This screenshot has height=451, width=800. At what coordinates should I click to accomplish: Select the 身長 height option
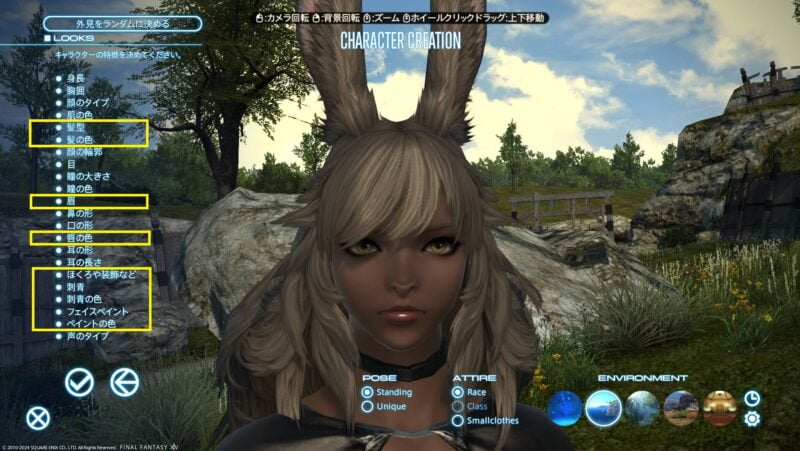point(74,77)
